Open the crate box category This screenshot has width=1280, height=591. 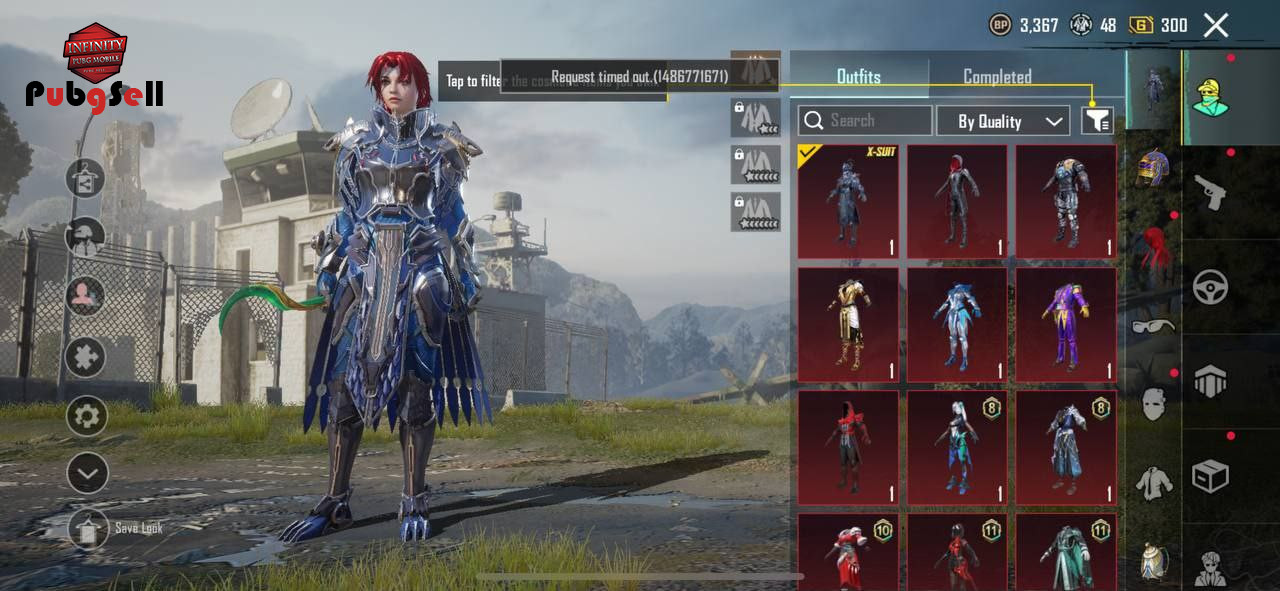pyautogui.click(x=1210, y=476)
